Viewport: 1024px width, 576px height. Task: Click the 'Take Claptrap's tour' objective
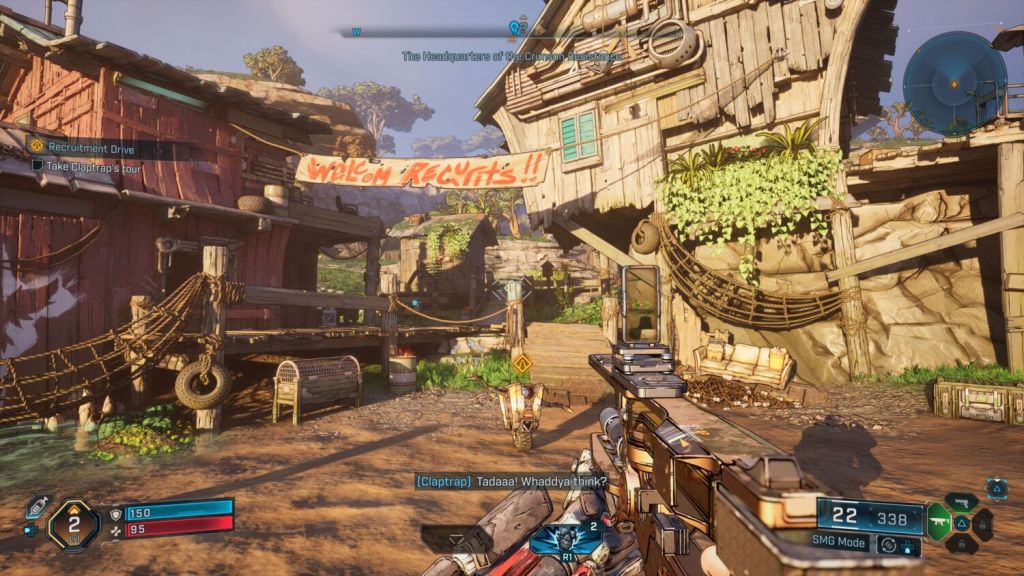point(88,165)
